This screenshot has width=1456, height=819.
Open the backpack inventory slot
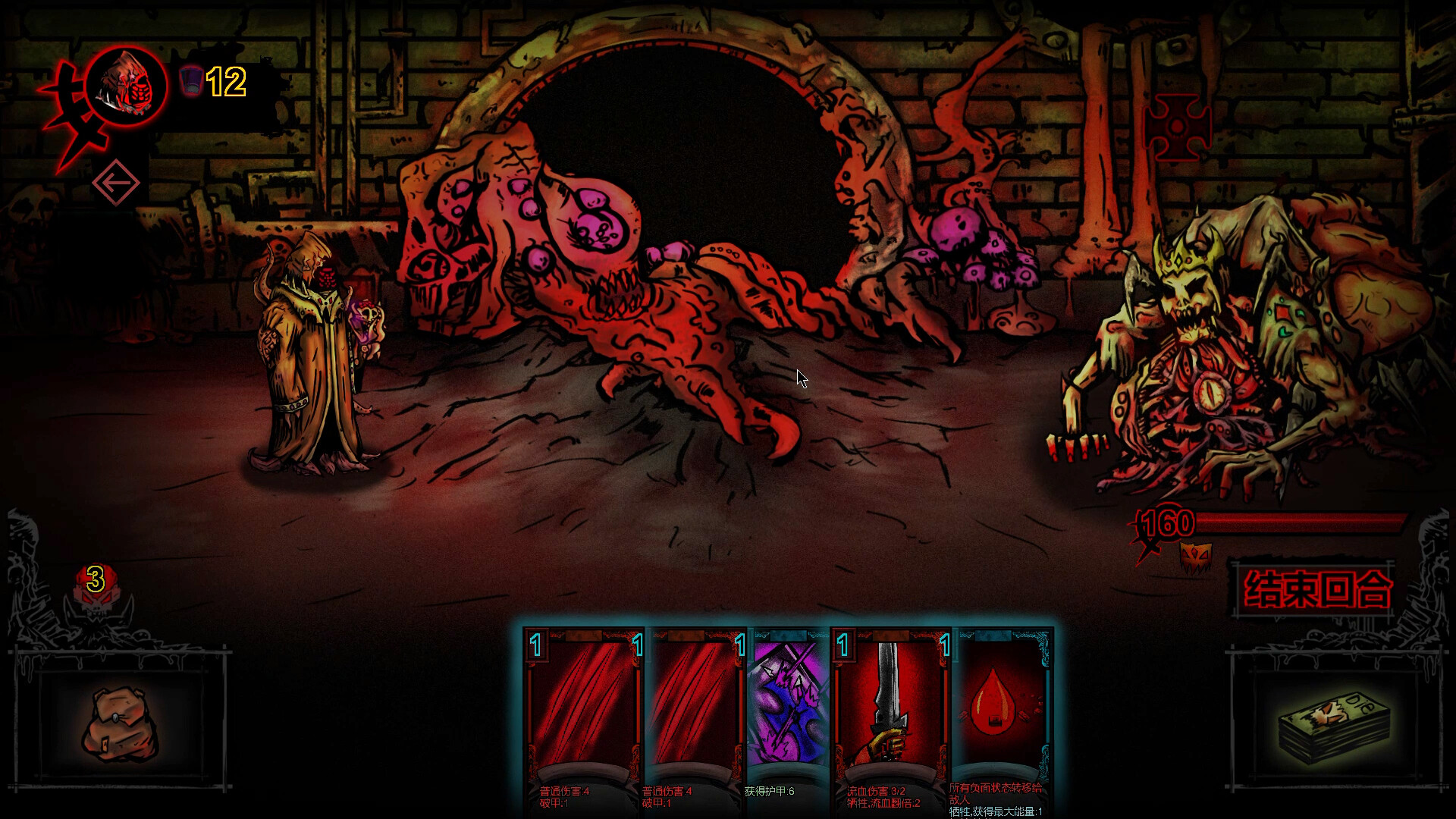click(123, 722)
